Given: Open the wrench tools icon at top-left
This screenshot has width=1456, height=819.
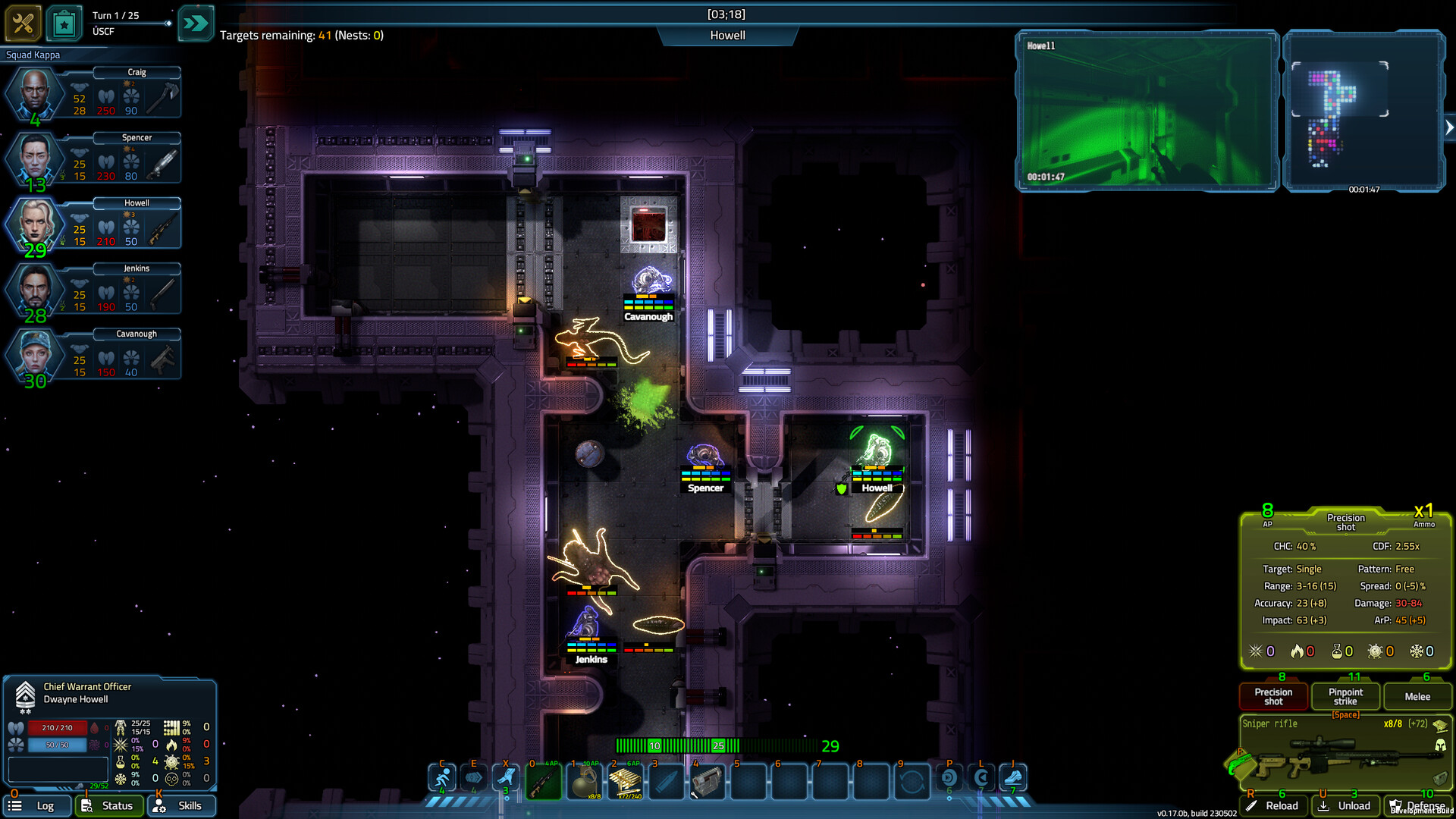Looking at the screenshot, I should click(x=23, y=23).
